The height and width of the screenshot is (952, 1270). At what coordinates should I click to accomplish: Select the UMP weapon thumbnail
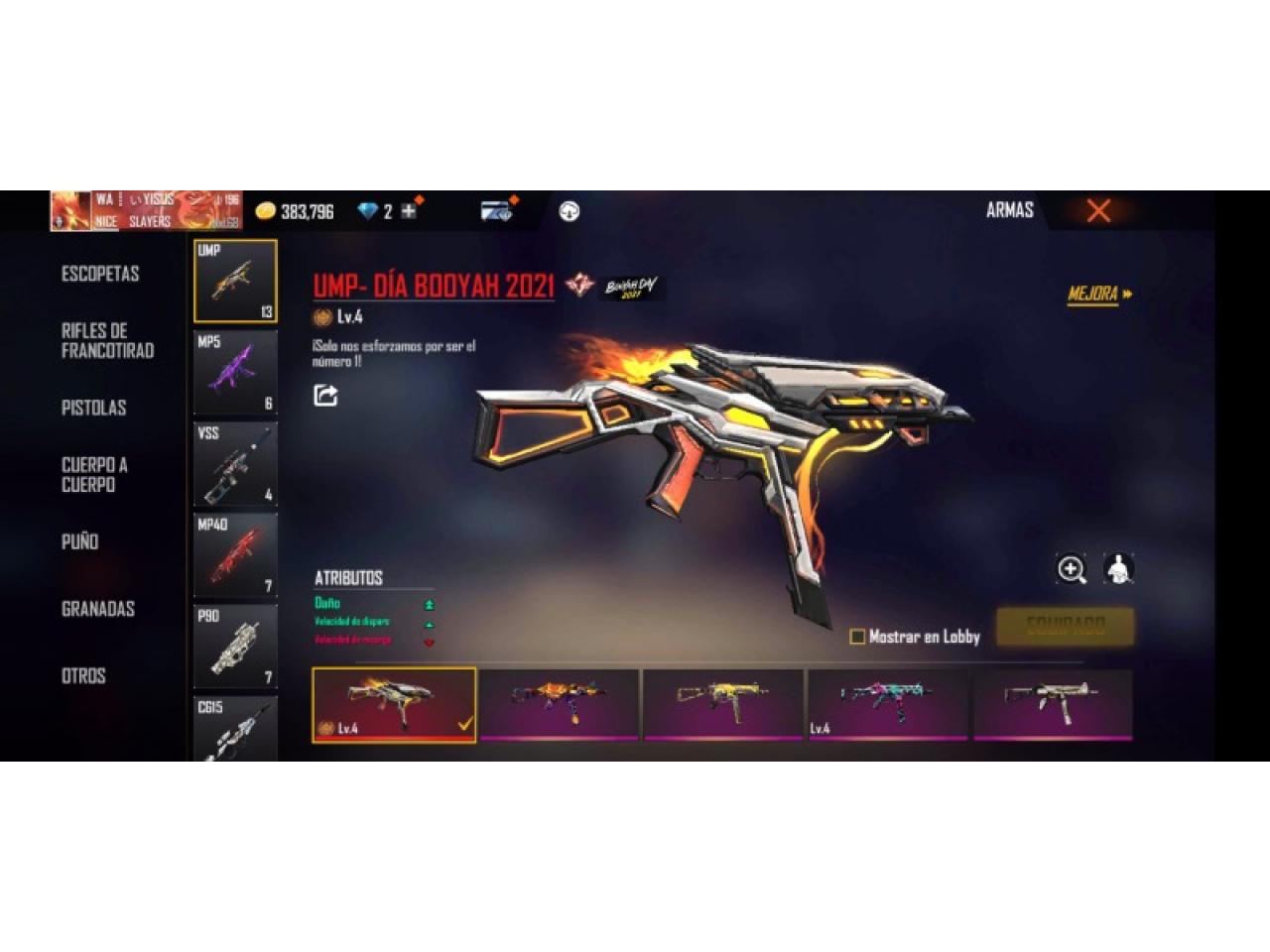(235, 281)
